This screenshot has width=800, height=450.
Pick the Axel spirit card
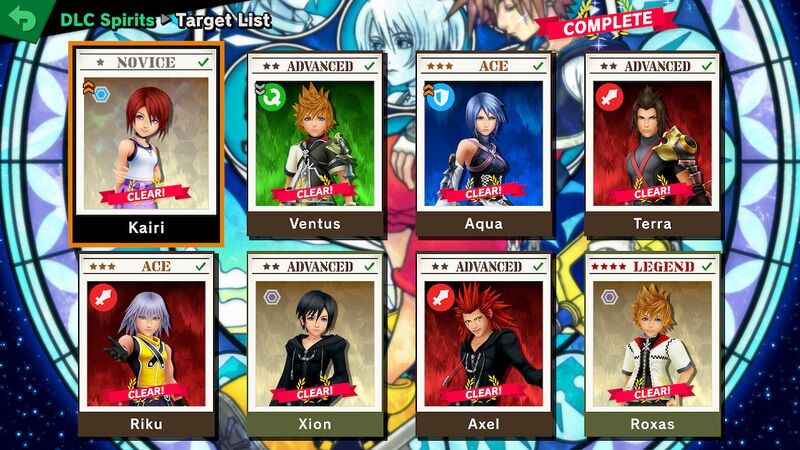pyautogui.click(x=484, y=343)
